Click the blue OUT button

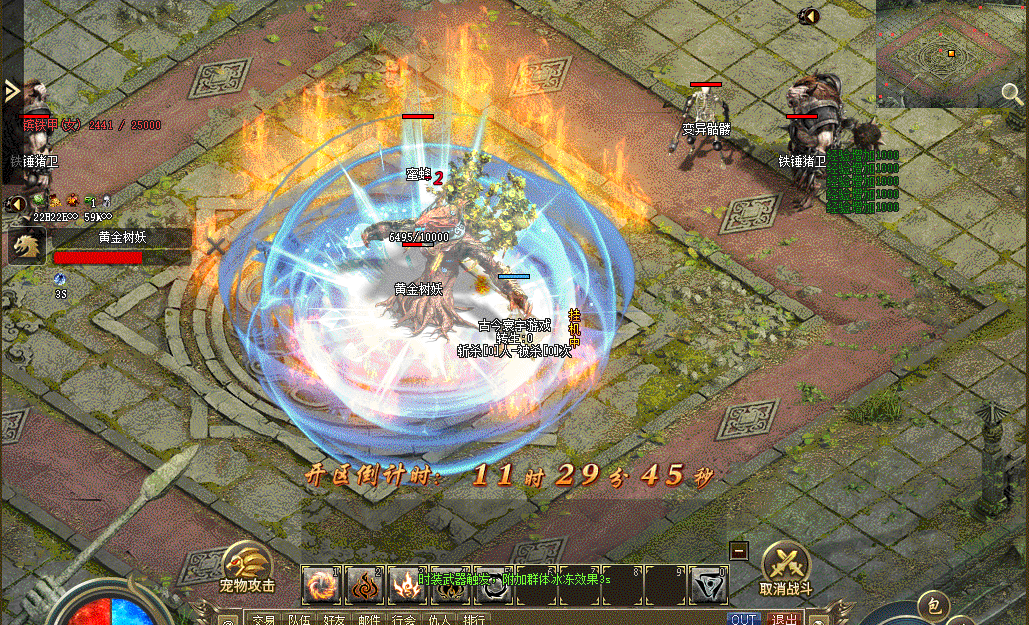[743, 619]
